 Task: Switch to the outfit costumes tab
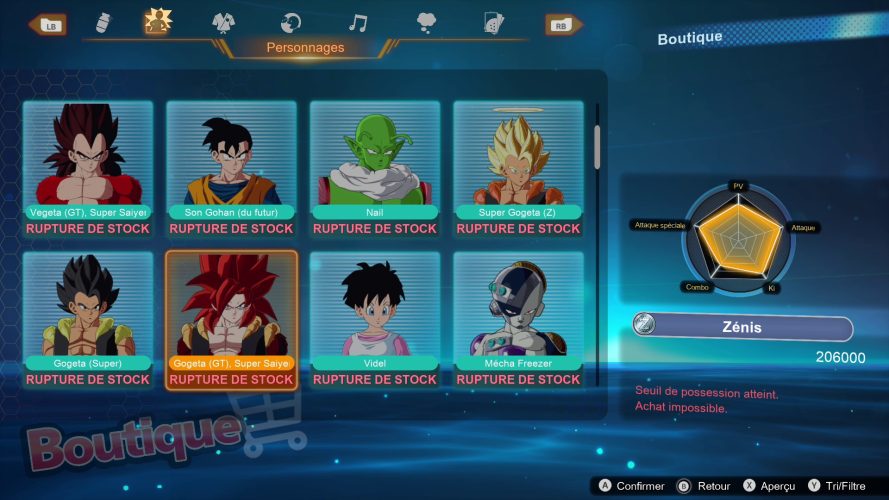(x=225, y=23)
